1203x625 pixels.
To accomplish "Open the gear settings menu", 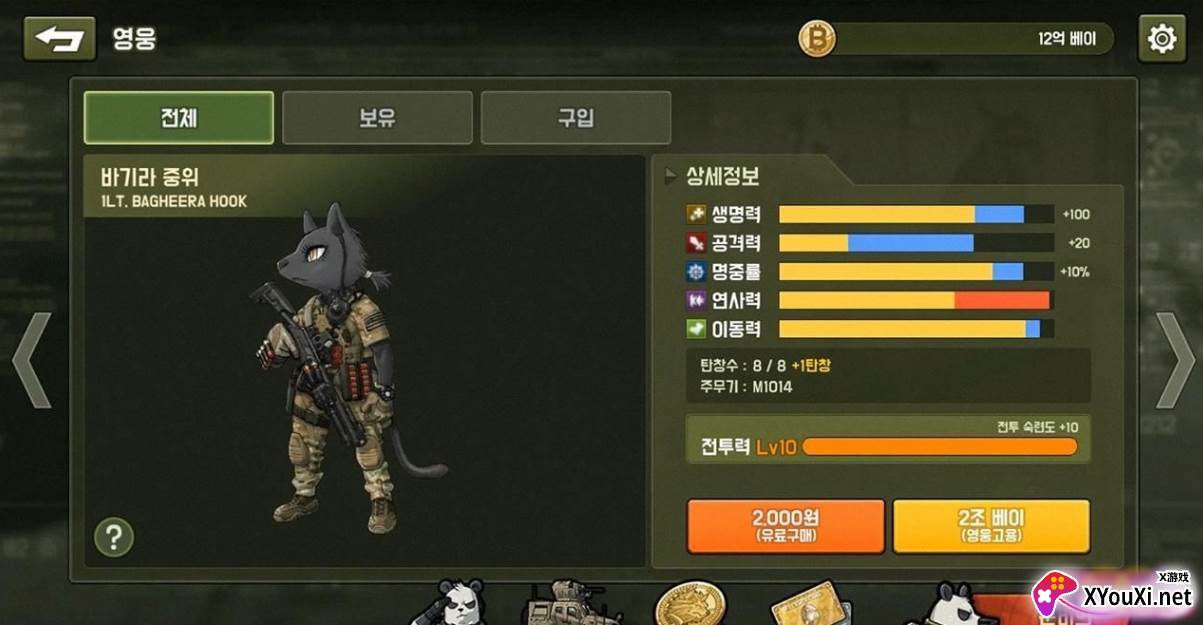I will click(1161, 39).
